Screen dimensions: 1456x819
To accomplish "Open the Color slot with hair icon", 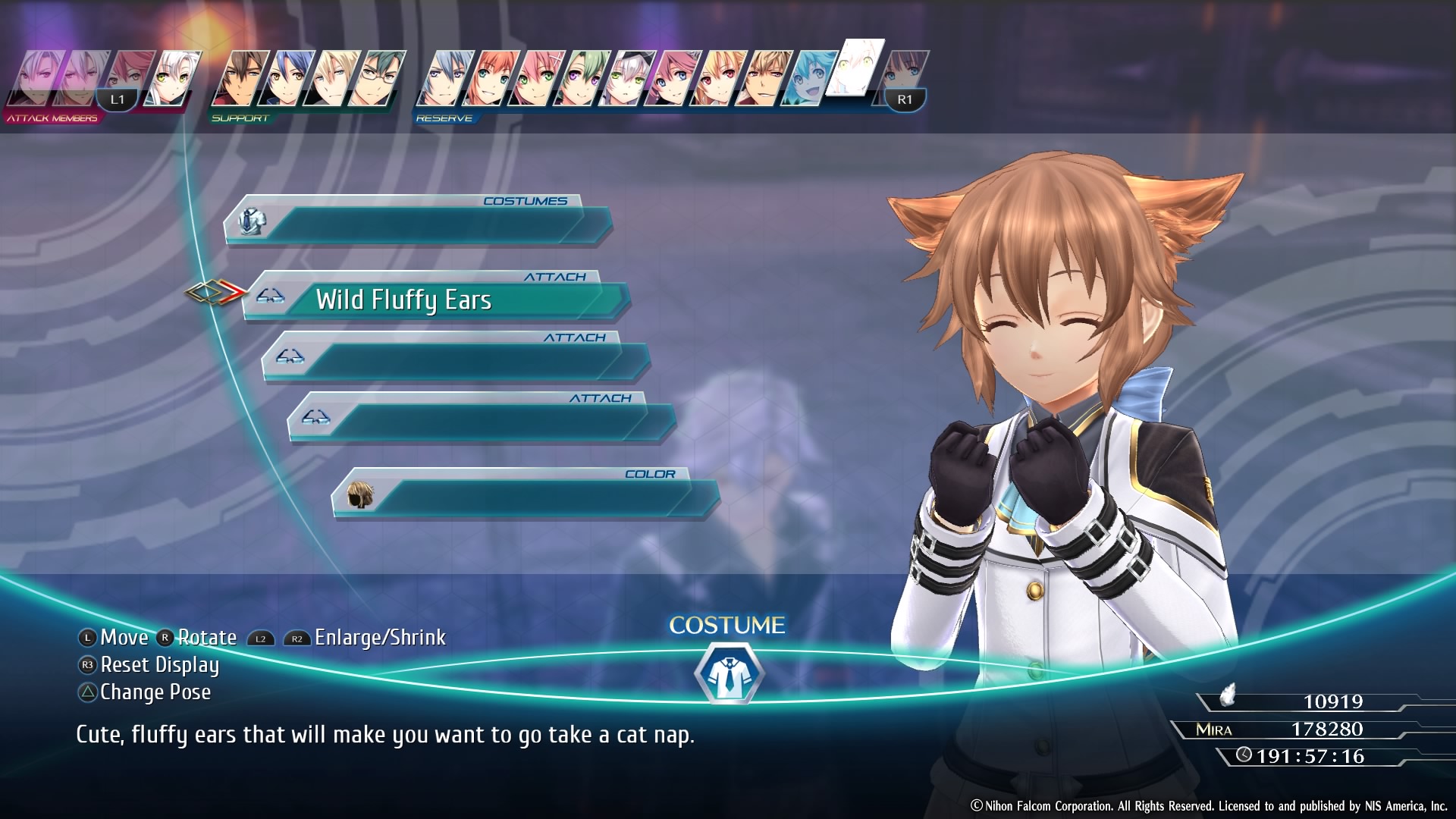I will coord(525,495).
